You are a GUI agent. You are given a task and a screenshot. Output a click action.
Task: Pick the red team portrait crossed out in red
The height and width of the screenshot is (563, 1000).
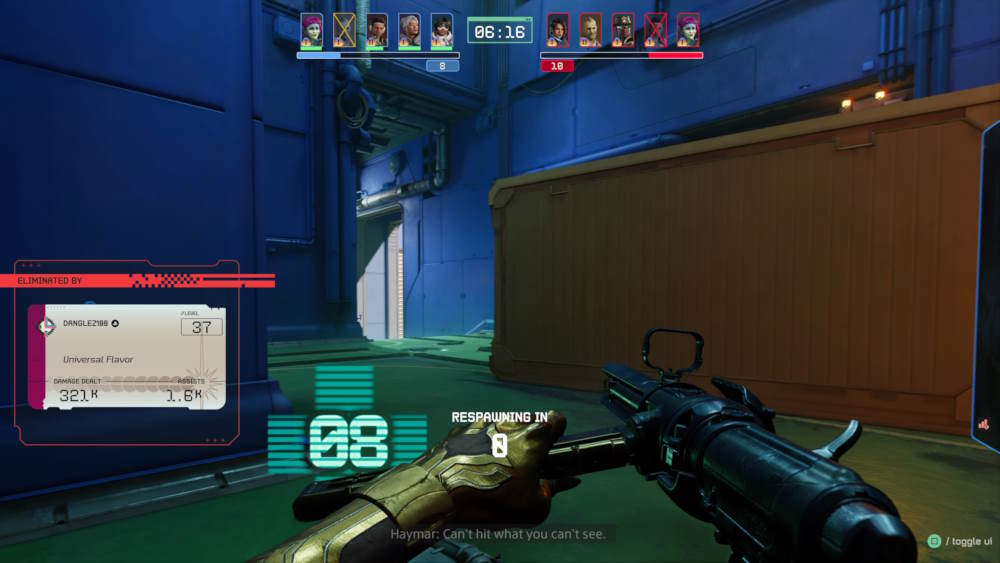point(655,29)
